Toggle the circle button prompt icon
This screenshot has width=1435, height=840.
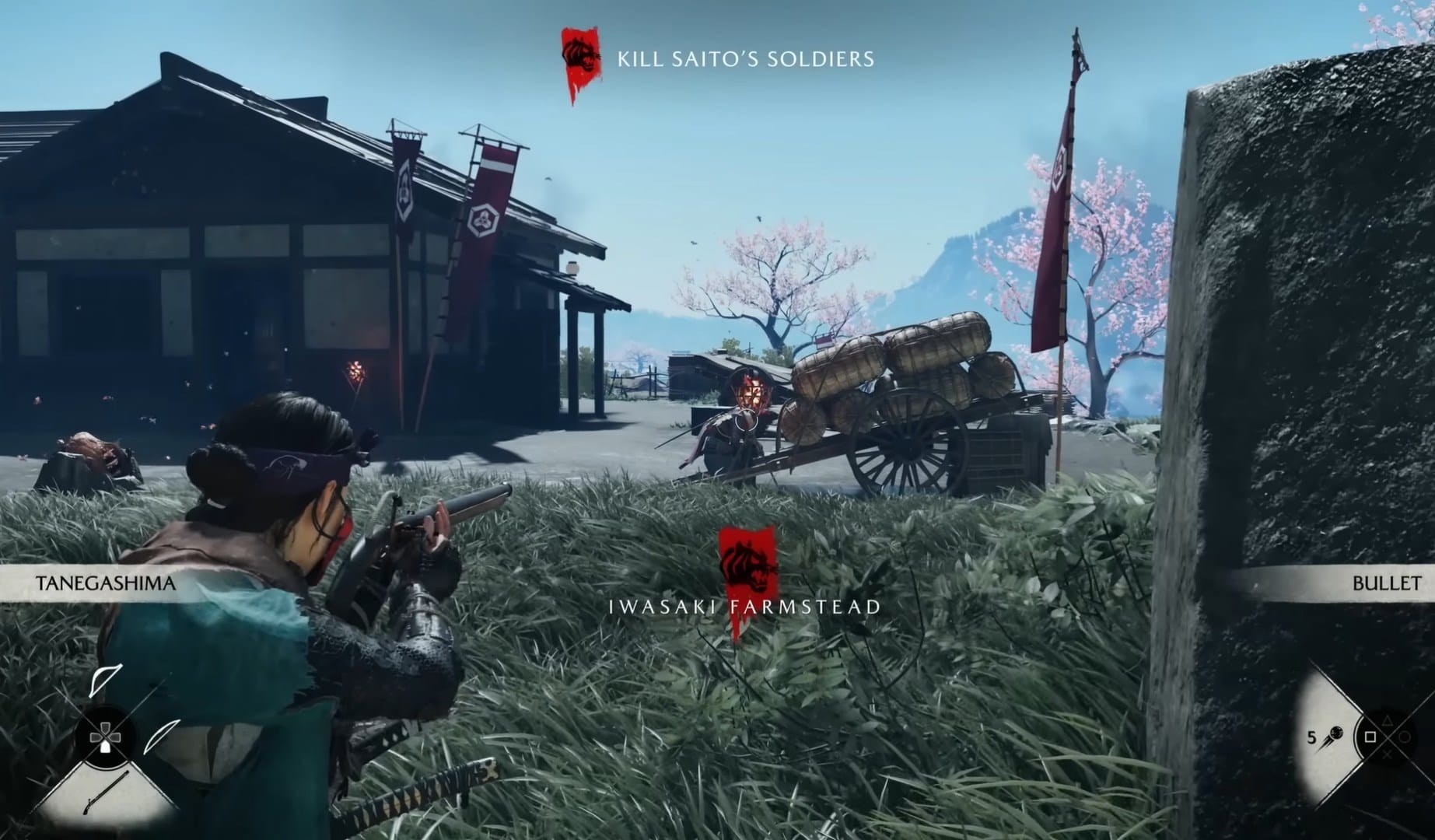pos(1405,737)
